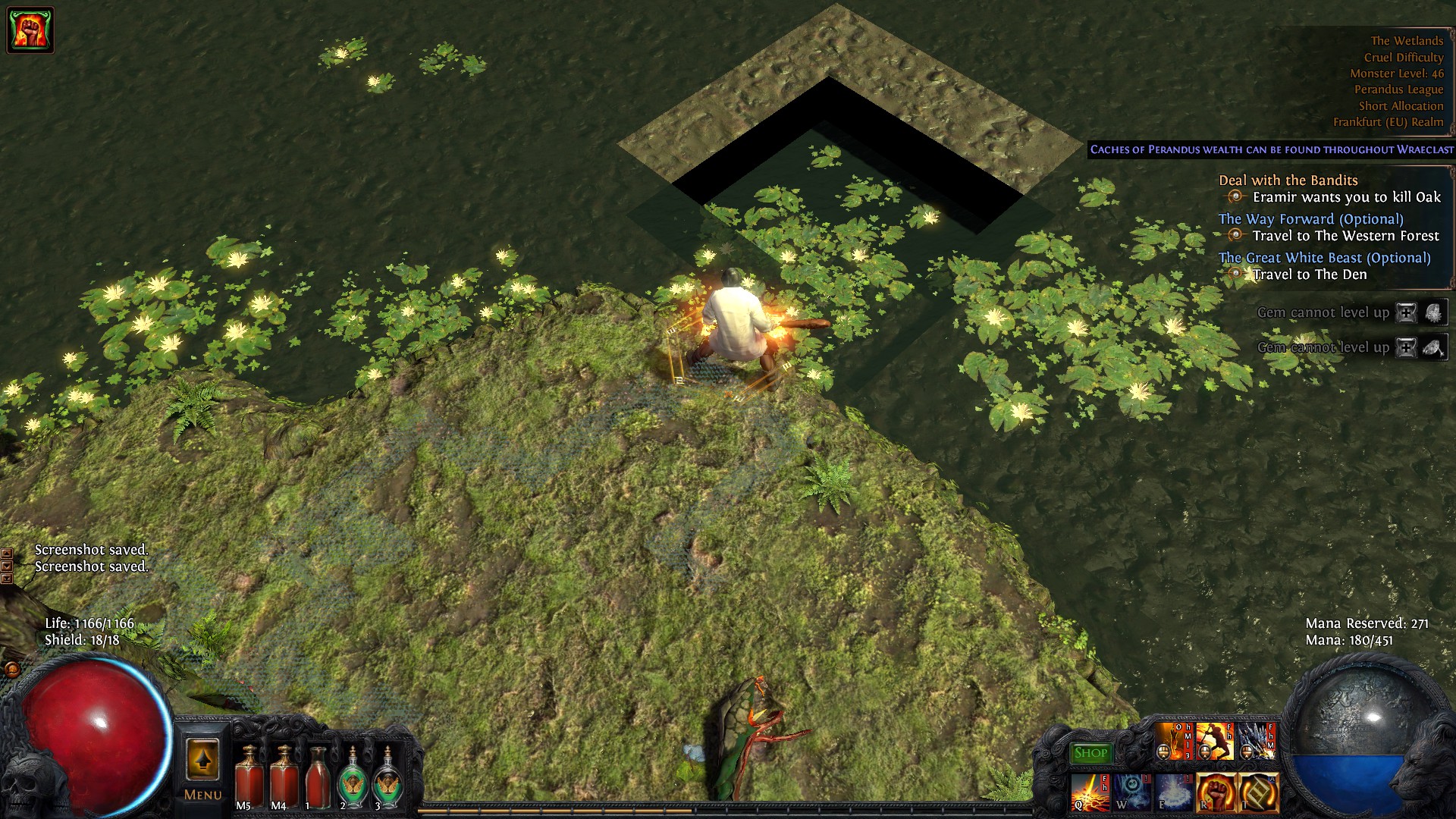Select the Deal with the Bandits quest

[1288, 180]
